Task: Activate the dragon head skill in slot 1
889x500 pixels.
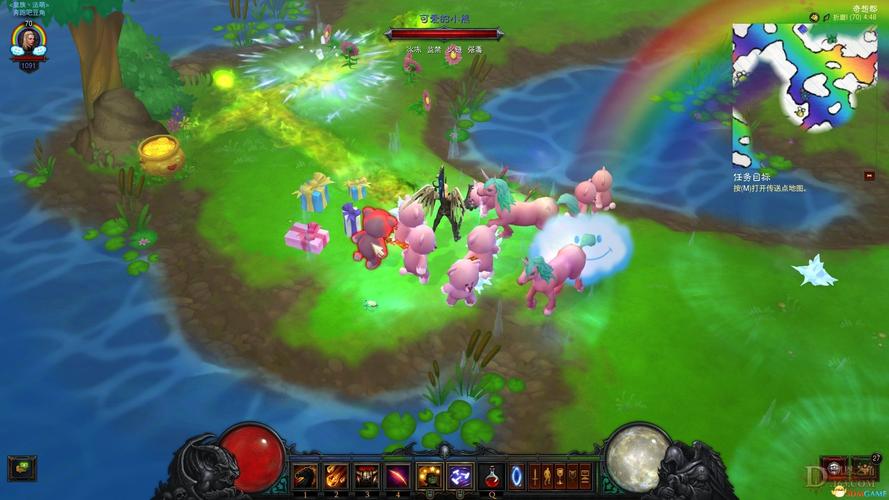Action: click(x=305, y=476)
